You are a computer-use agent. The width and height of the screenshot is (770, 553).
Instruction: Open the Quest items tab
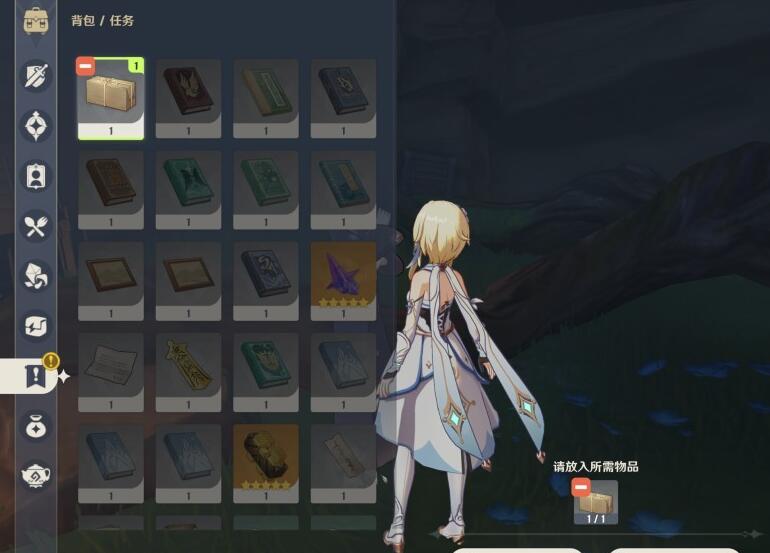pyautogui.click(x=37, y=376)
